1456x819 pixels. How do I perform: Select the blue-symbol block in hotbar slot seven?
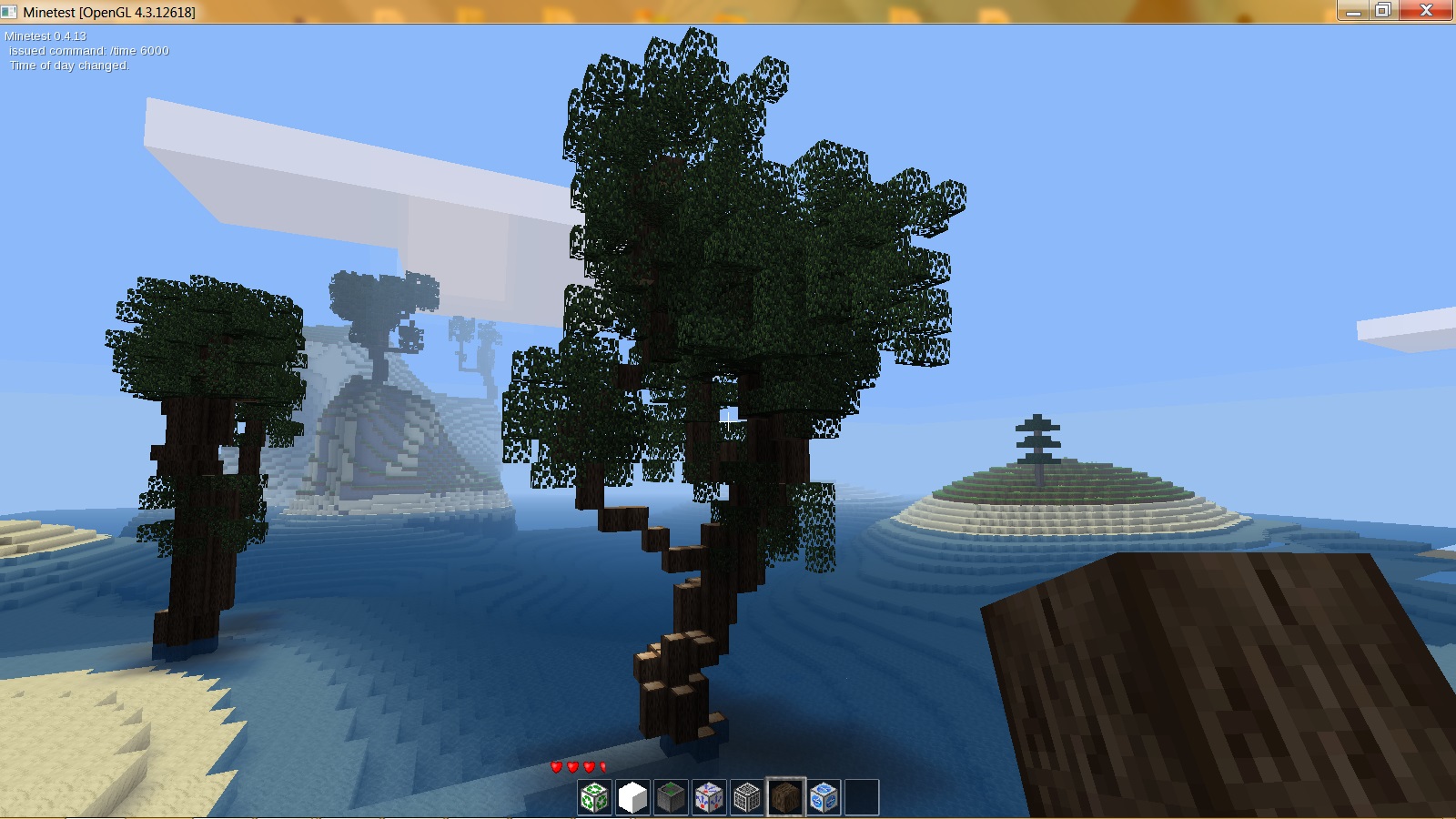coord(825,794)
